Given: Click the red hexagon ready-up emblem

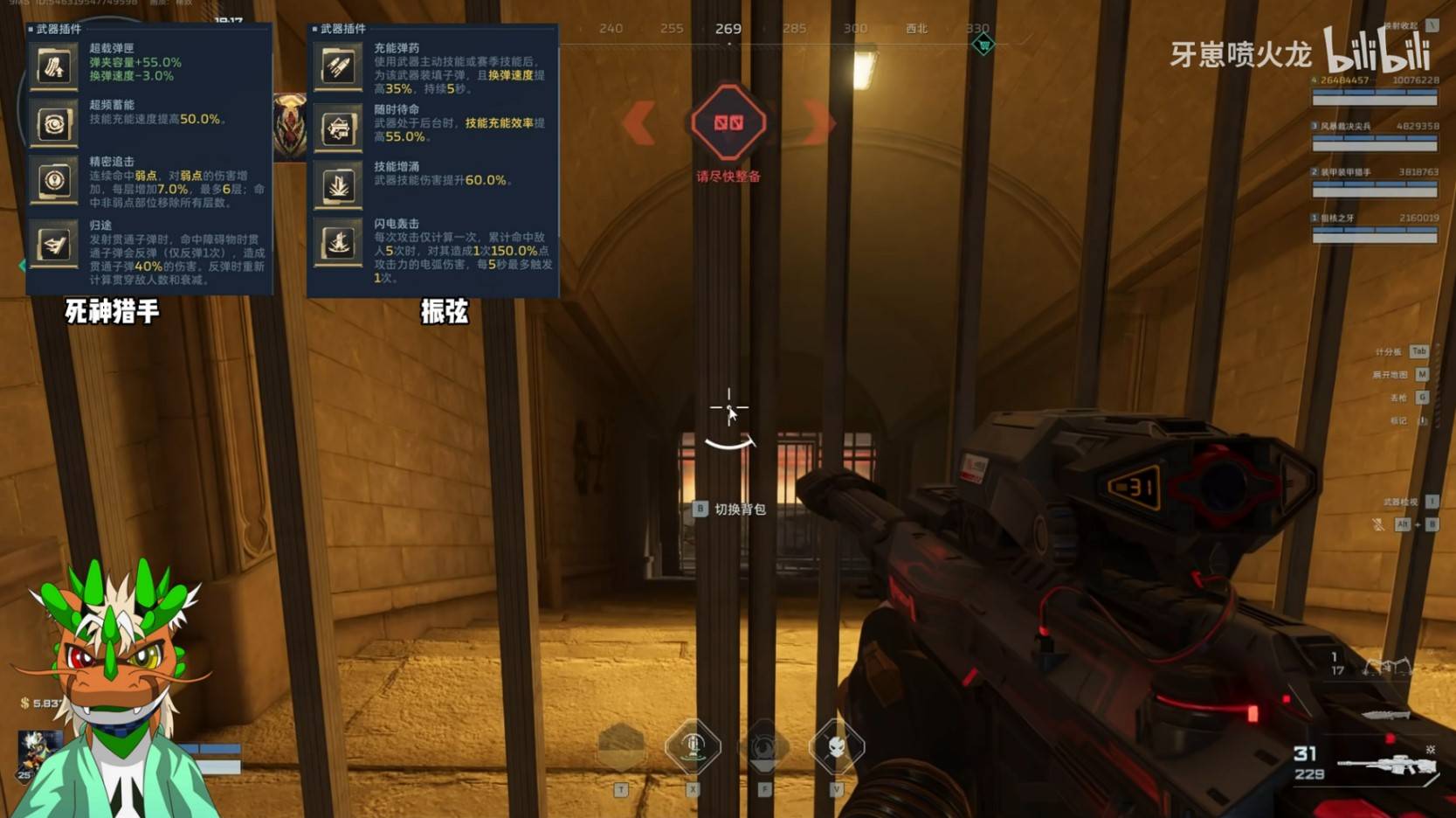Looking at the screenshot, I should [728, 123].
